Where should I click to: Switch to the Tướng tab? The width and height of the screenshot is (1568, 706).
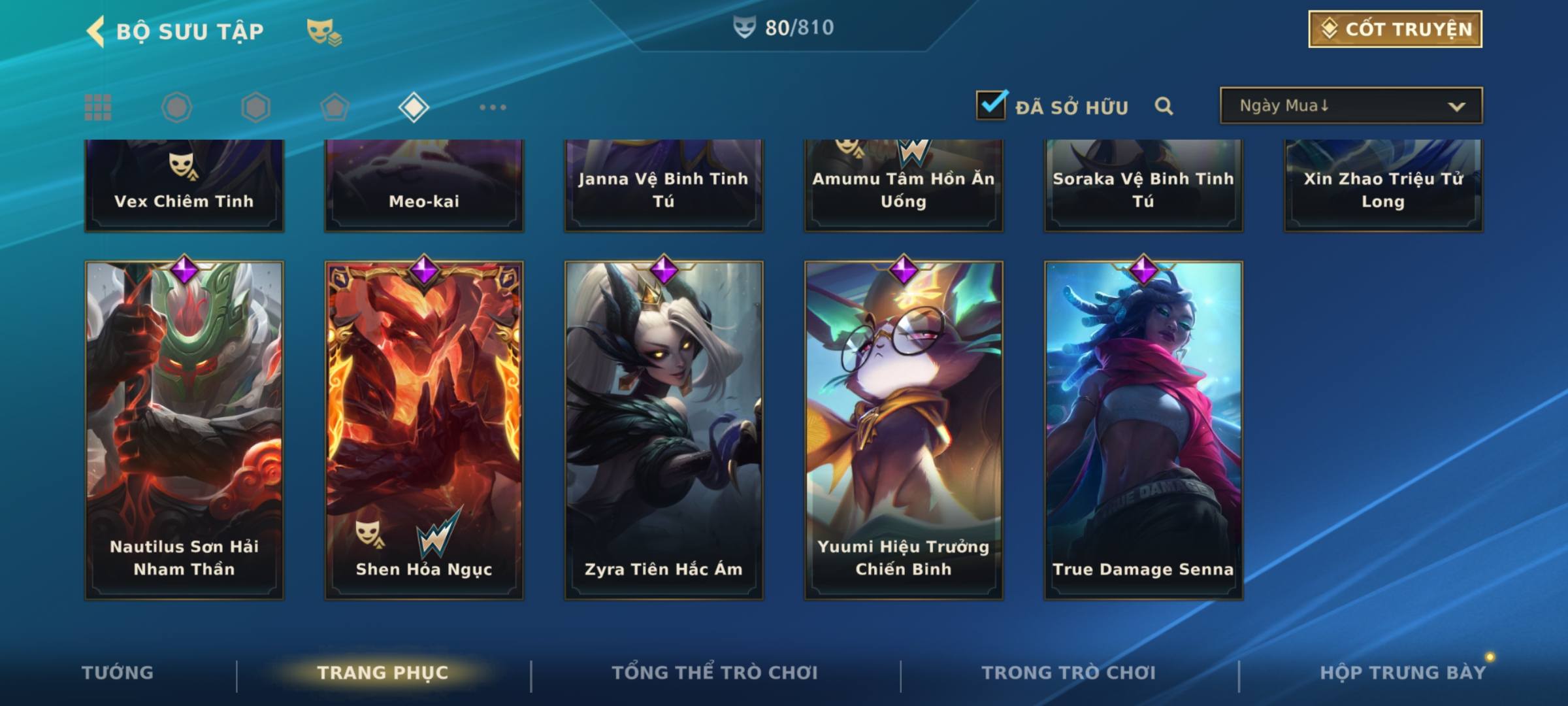(118, 673)
